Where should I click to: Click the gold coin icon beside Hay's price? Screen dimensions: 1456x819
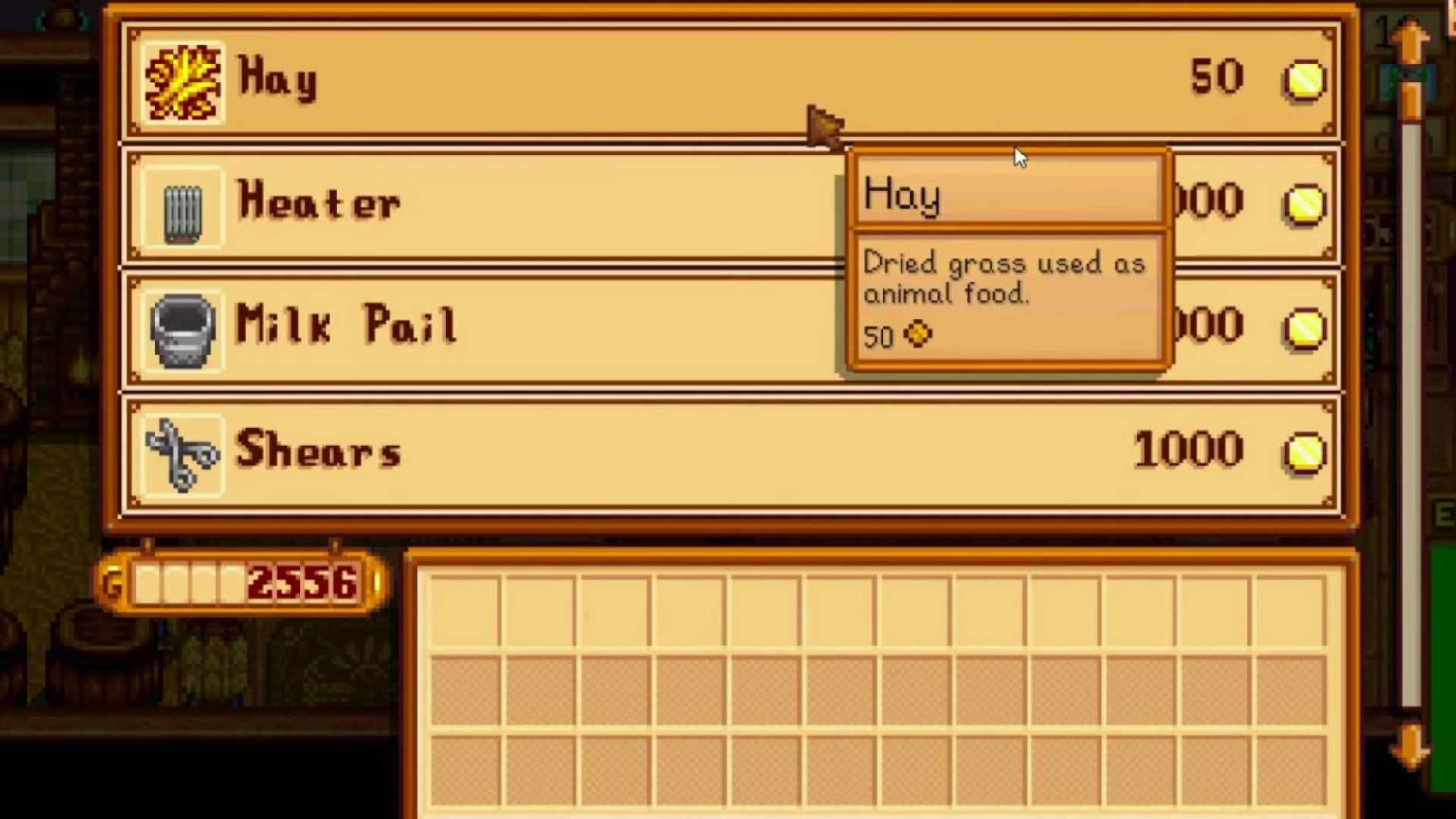(1304, 82)
